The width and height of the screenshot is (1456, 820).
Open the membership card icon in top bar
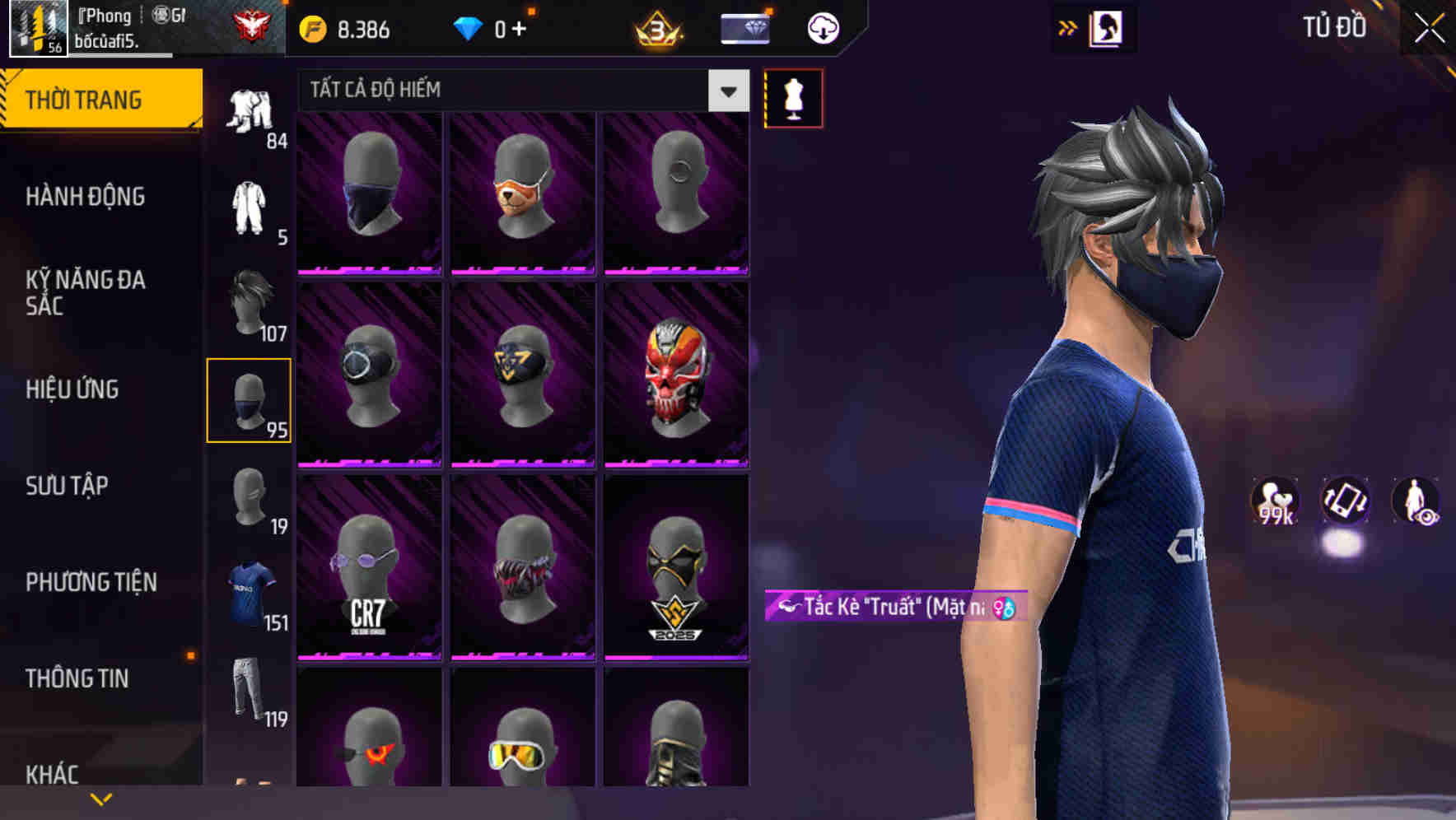coord(744,27)
